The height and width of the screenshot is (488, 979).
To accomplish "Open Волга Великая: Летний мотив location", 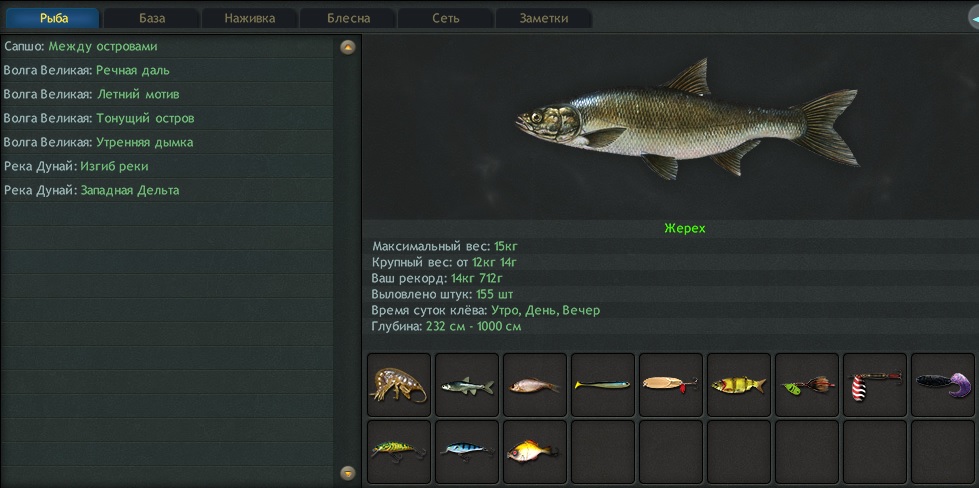I will click(x=91, y=94).
